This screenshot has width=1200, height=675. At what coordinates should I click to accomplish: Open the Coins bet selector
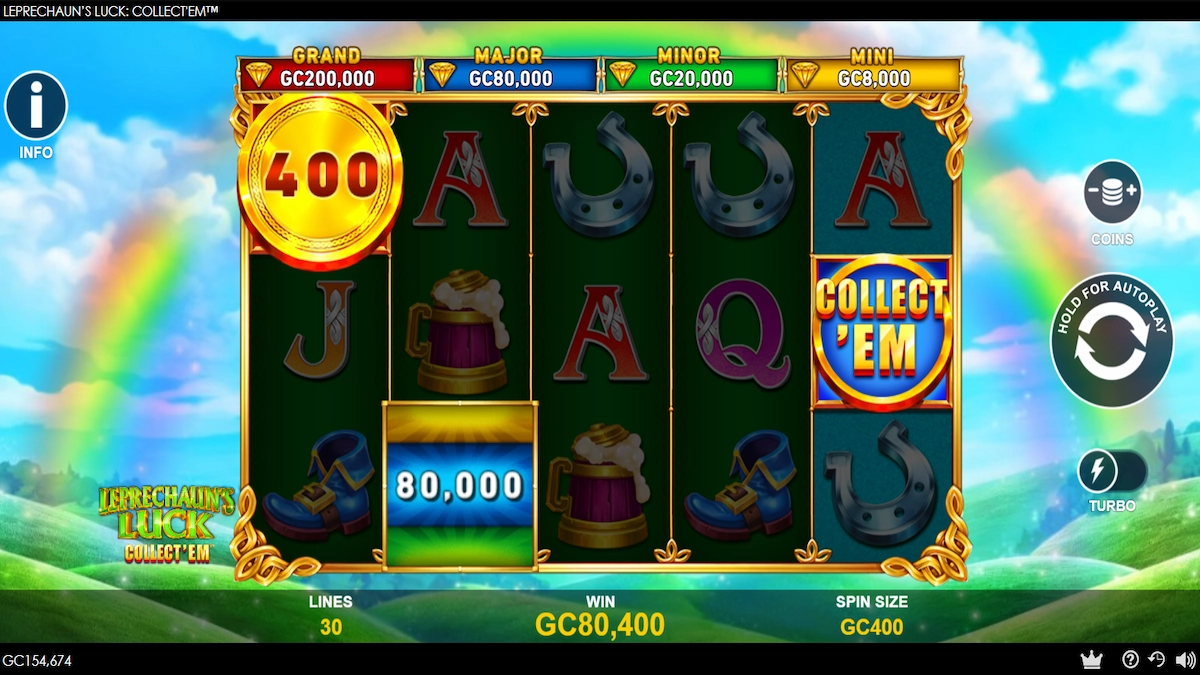(1112, 193)
